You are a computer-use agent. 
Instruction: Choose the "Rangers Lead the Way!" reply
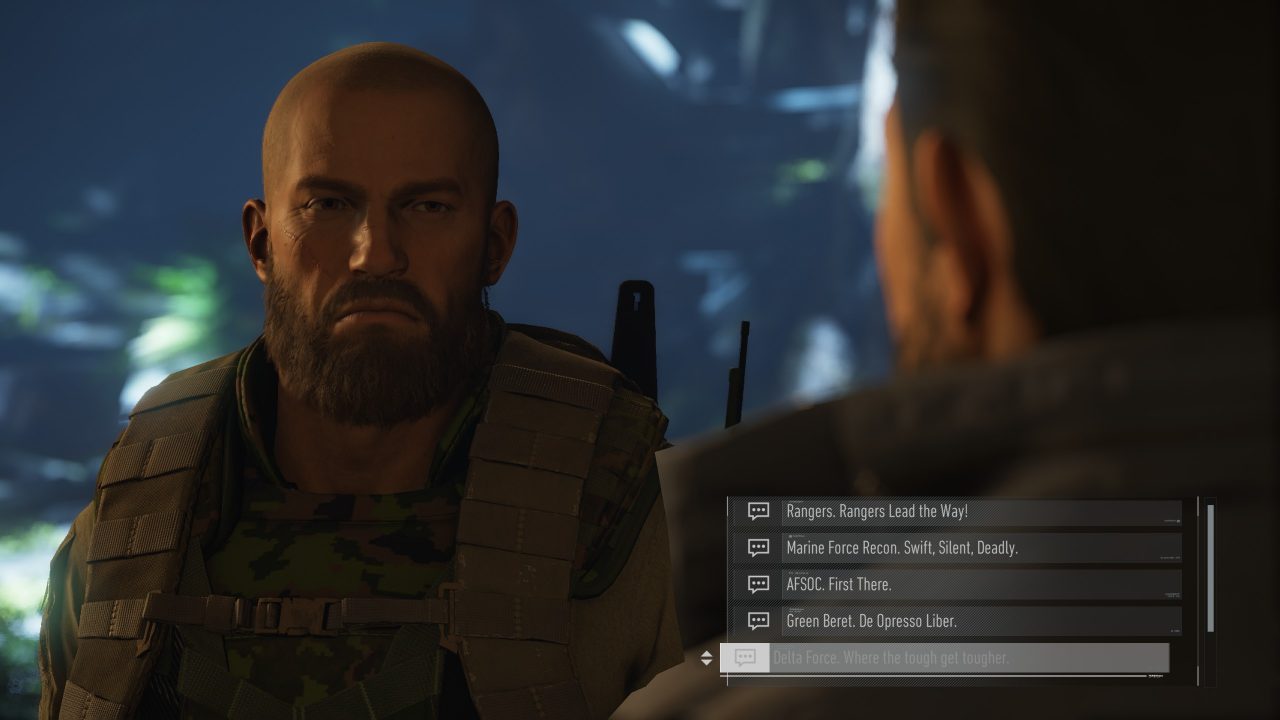[960, 512]
